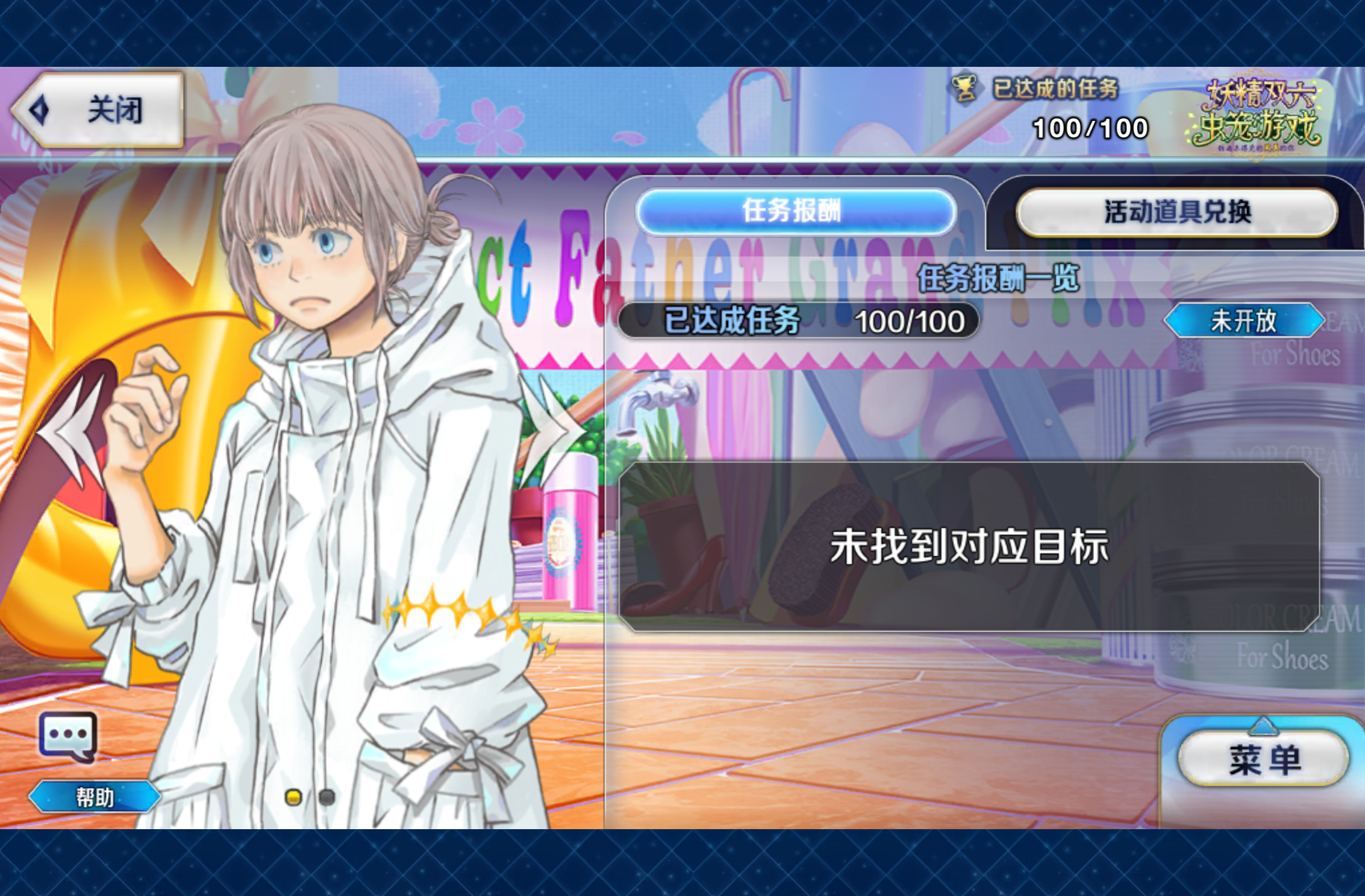Viewport: 1365px width, 896px height.
Task: Open the 活动道具兑换 tab
Action: 1176,213
